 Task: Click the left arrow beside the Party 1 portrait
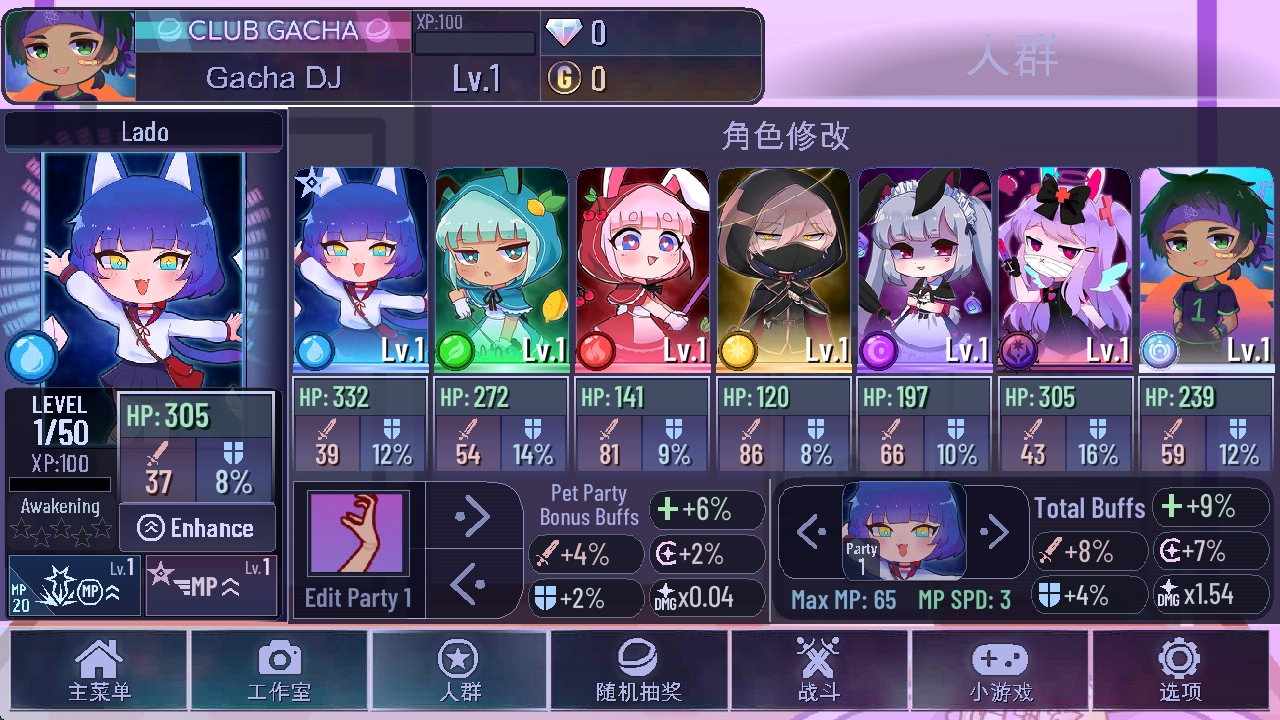click(x=809, y=532)
